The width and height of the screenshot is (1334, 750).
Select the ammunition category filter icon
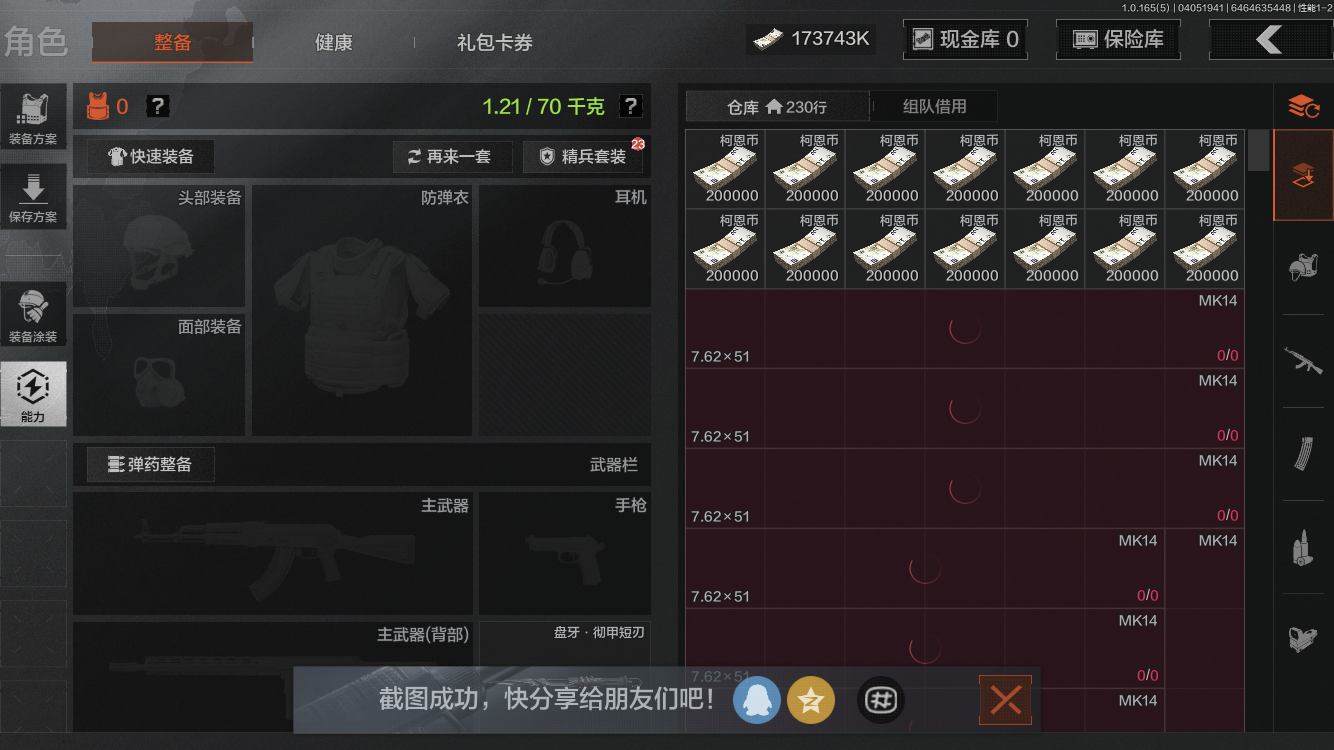pos(1303,548)
